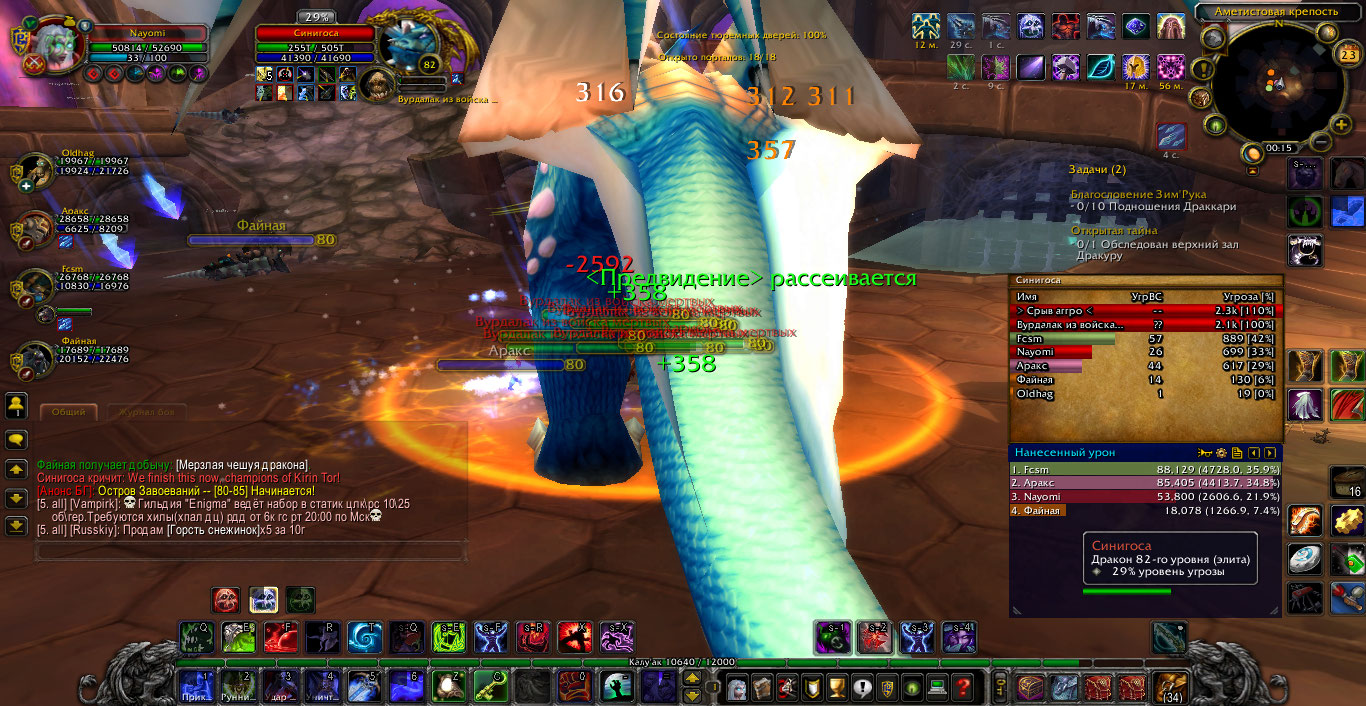Zoom in the minimap with the plus button
Screen dimensions: 1366x706
[1341, 124]
